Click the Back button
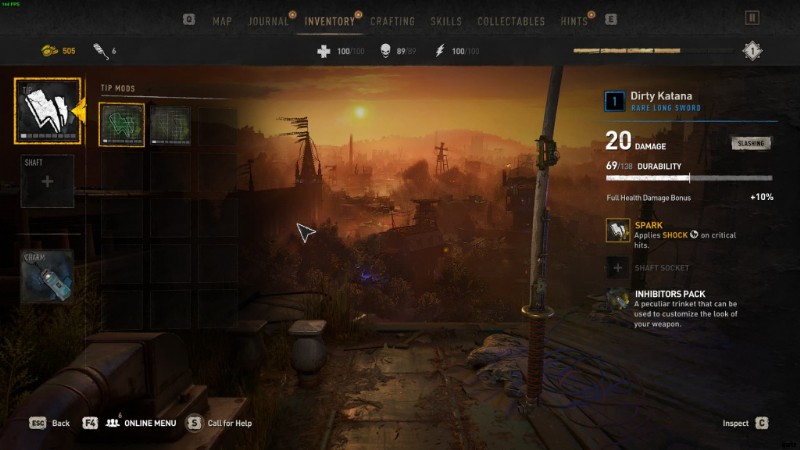 [50, 423]
